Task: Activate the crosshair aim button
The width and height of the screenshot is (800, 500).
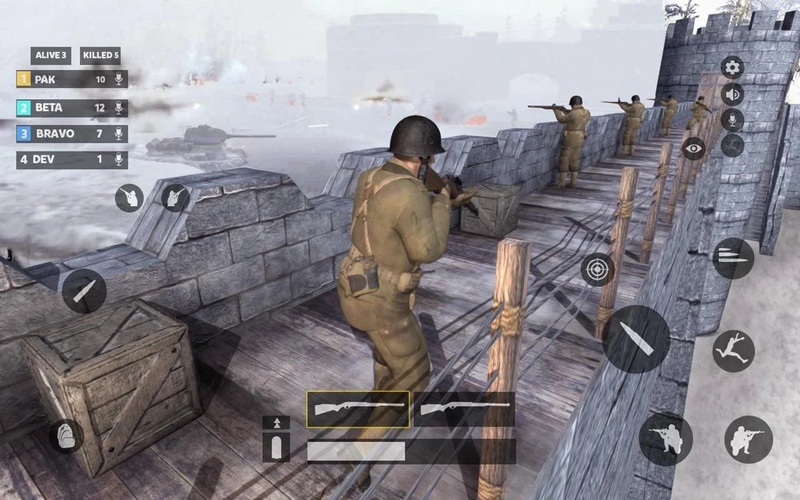Action: [598, 269]
